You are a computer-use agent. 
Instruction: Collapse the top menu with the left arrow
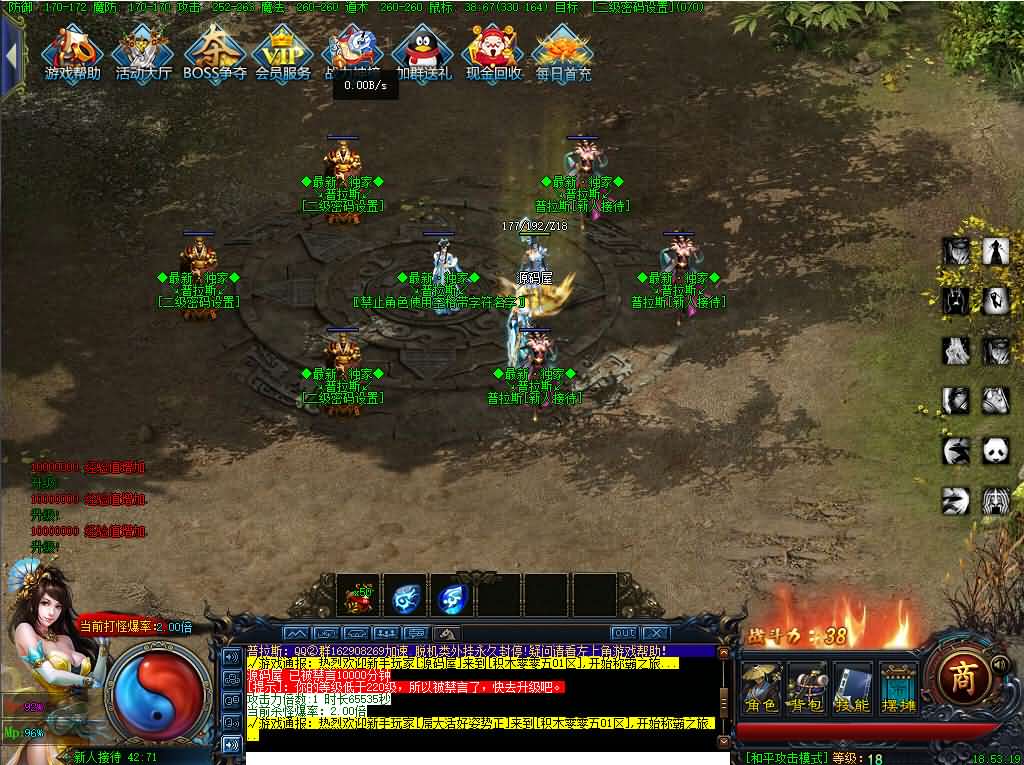click(x=11, y=55)
